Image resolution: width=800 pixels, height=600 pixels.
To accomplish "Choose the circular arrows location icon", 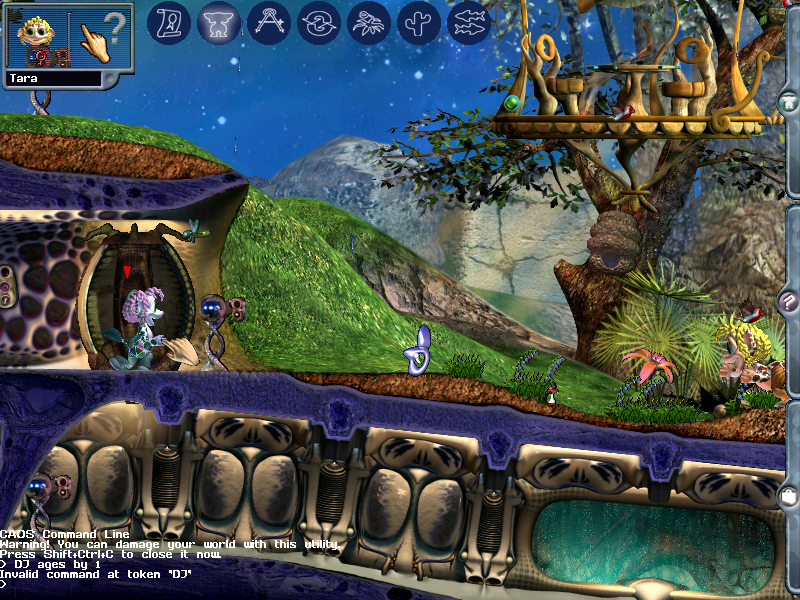I will tap(318, 22).
